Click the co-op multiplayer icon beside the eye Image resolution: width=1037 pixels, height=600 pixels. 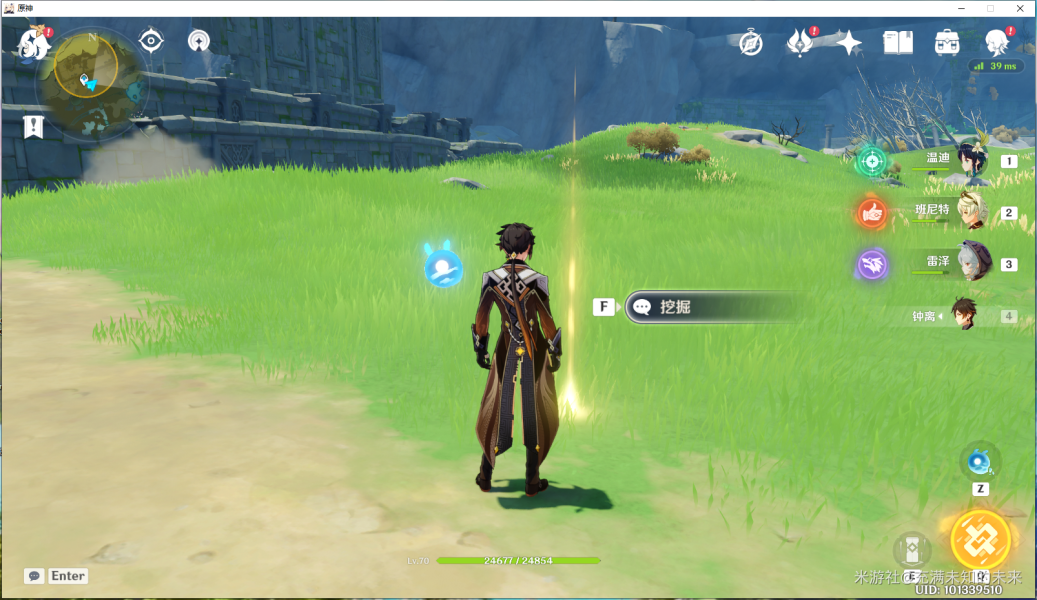(199, 41)
